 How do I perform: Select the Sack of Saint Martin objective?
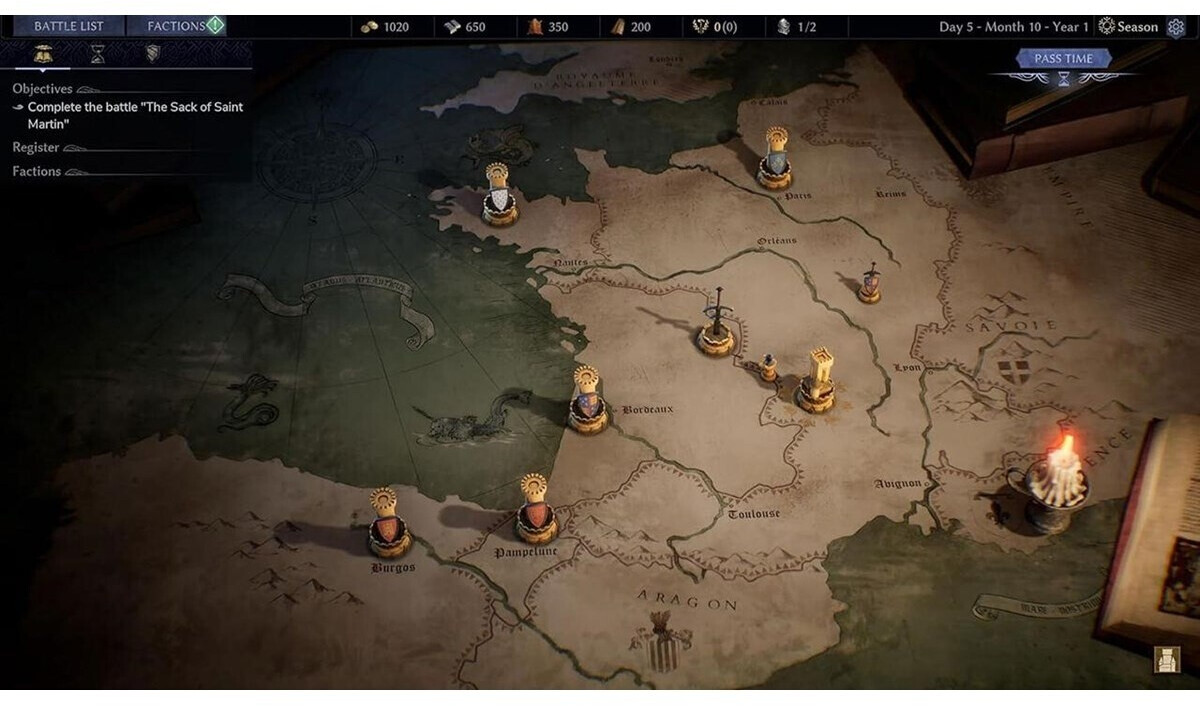pyautogui.click(x=135, y=115)
